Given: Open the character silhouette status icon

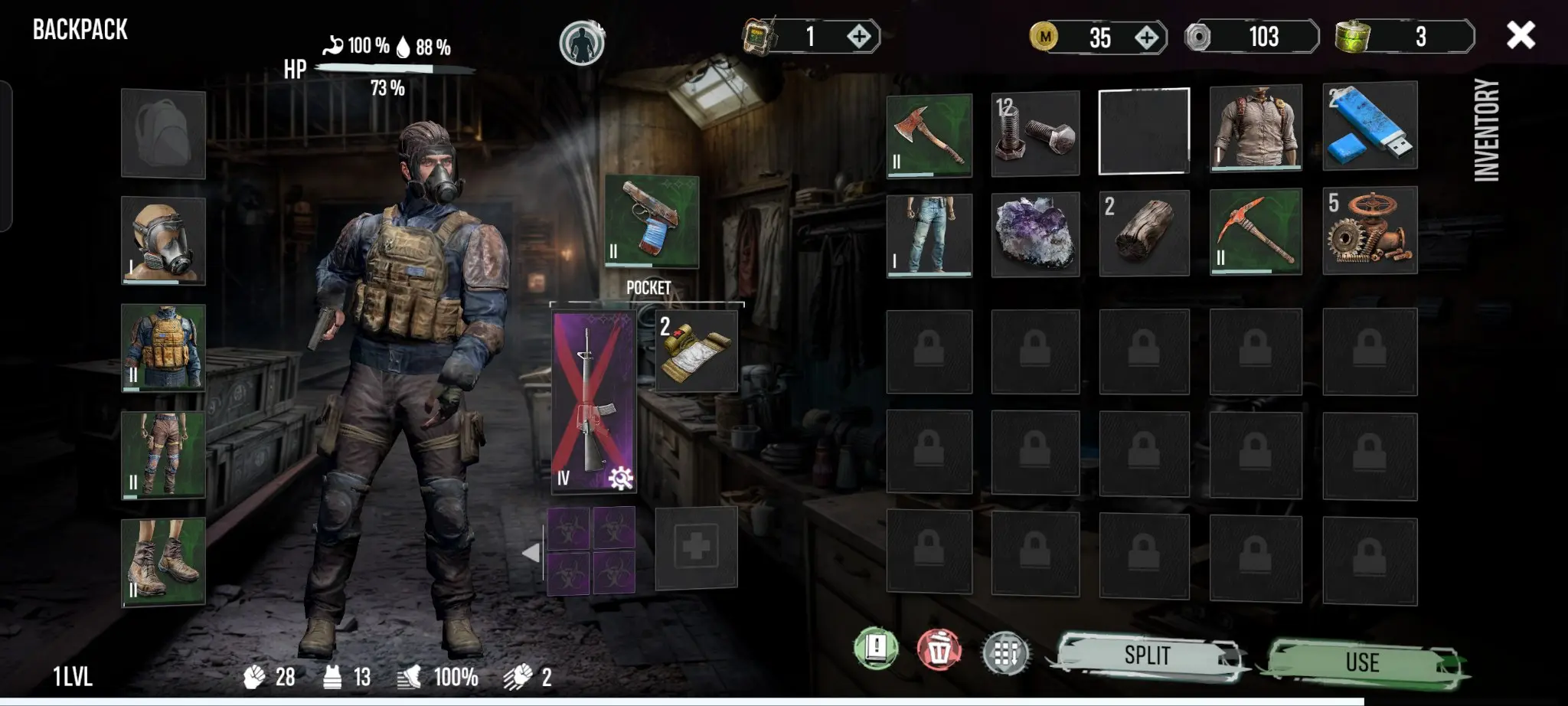Looking at the screenshot, I should tap(582, 42).
